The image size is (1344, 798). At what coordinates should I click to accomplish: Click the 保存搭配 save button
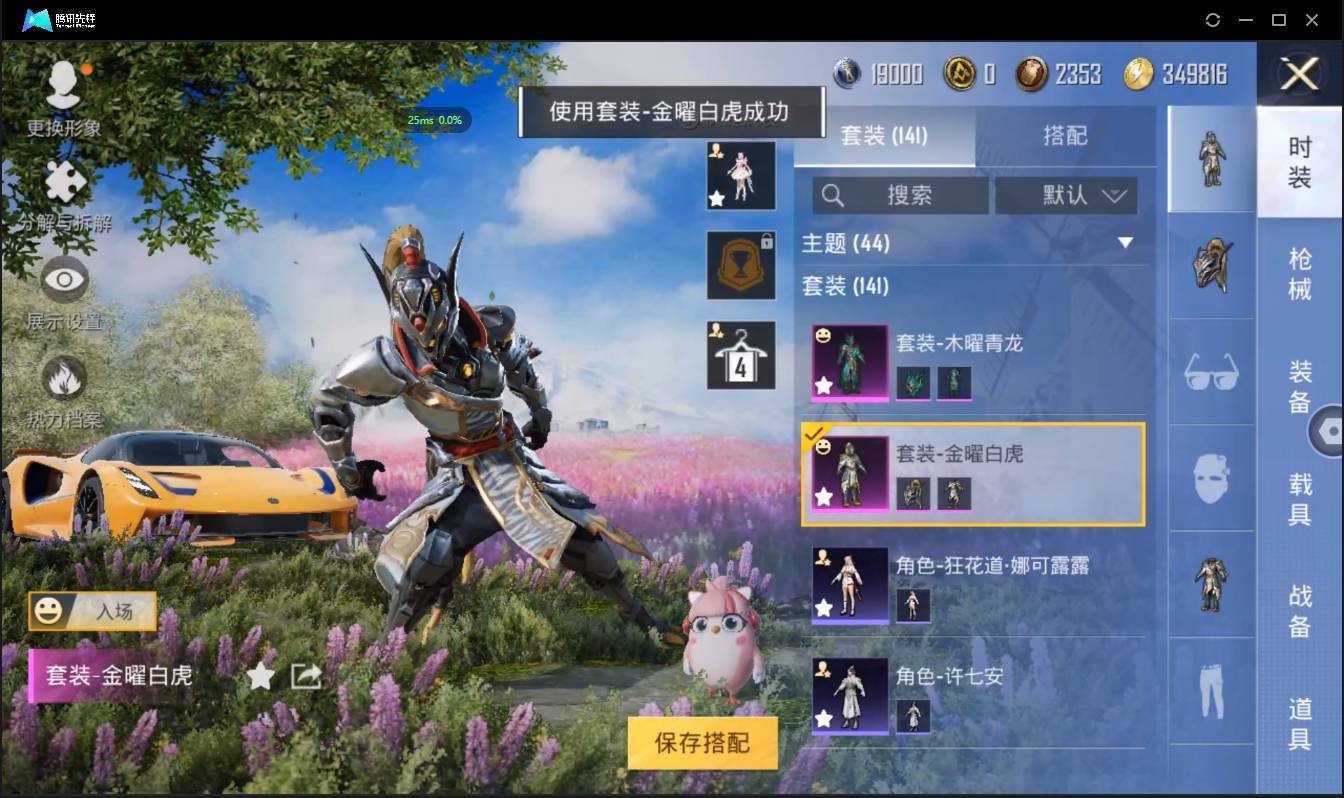[703, 743]
